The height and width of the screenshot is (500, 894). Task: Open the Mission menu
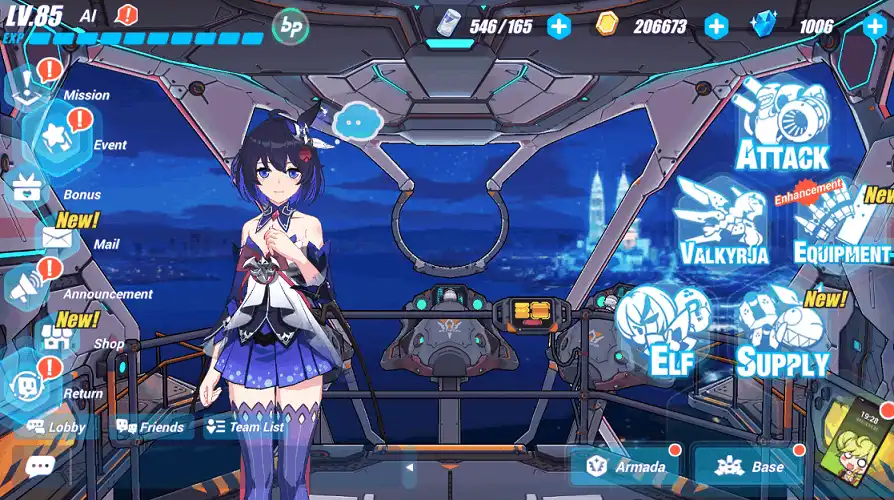click(30, 83)
